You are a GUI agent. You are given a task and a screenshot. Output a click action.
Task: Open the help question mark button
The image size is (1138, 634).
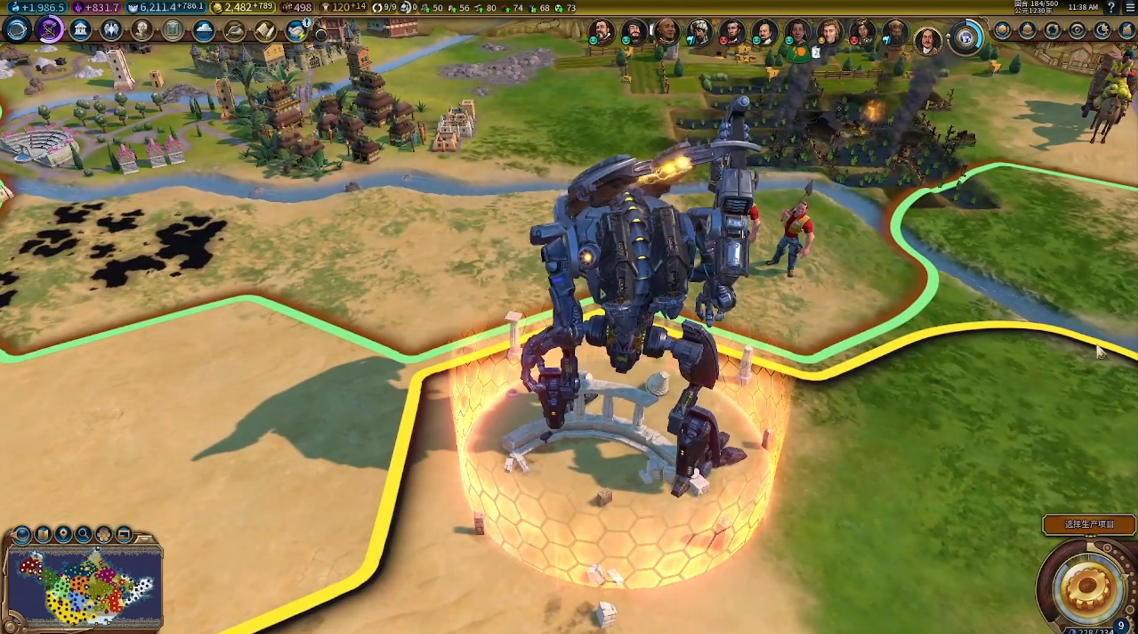point(1111,7)
